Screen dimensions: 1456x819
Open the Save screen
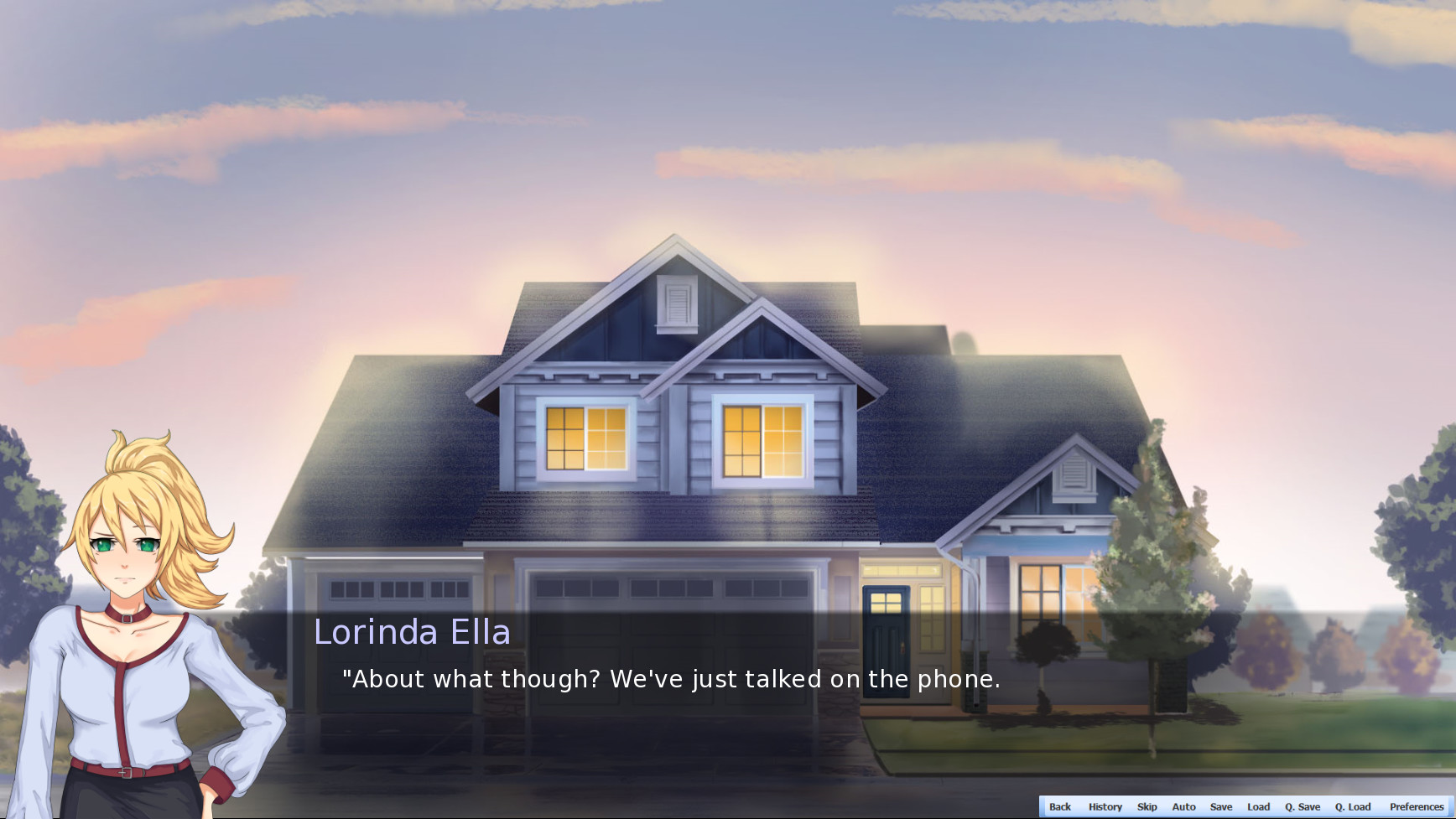tap(1221, 806)
